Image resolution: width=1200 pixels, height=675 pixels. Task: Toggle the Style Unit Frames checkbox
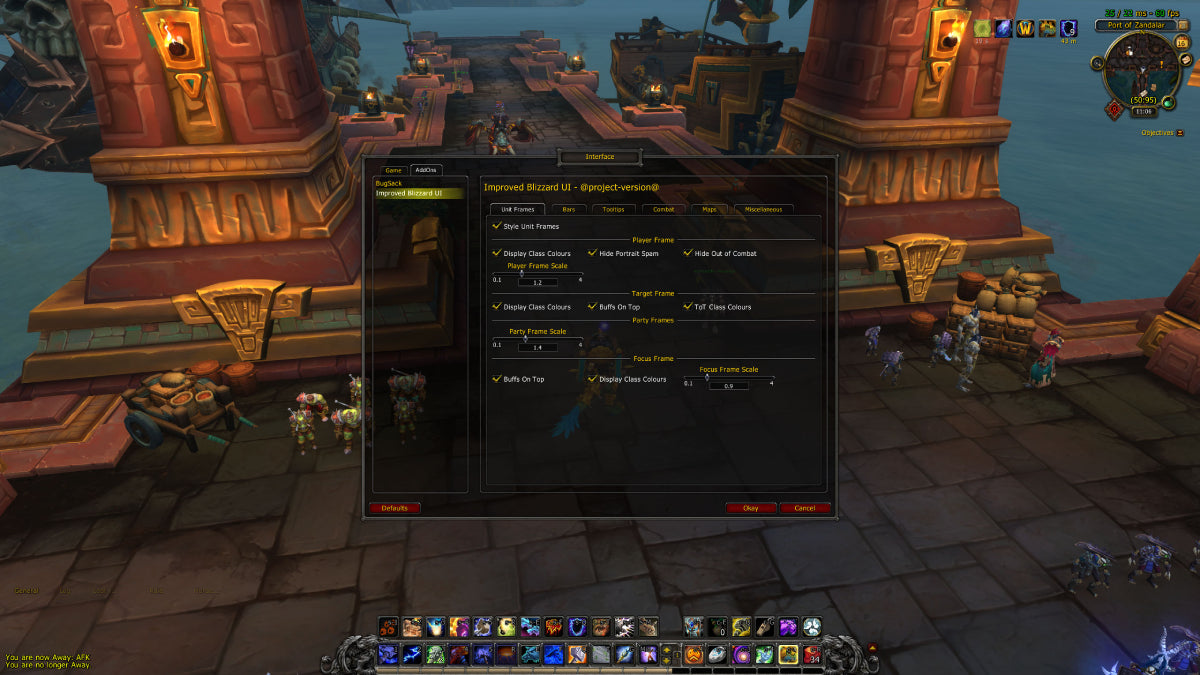coord(497,227)
